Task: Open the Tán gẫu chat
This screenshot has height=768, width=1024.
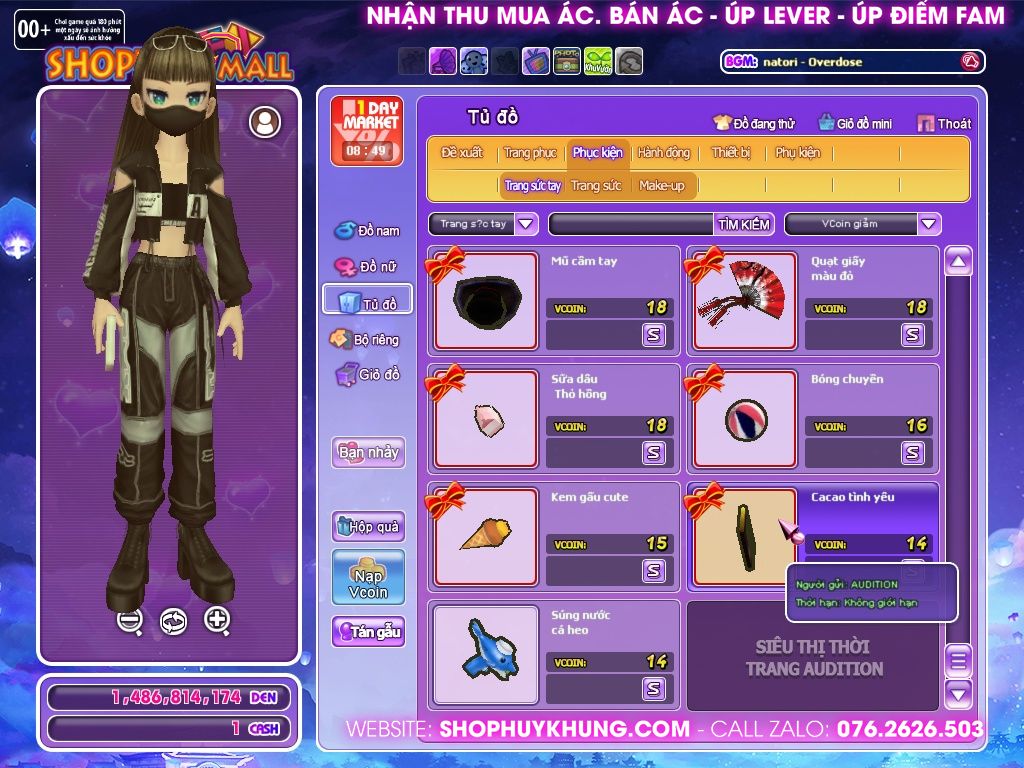Action: (368, 632)
